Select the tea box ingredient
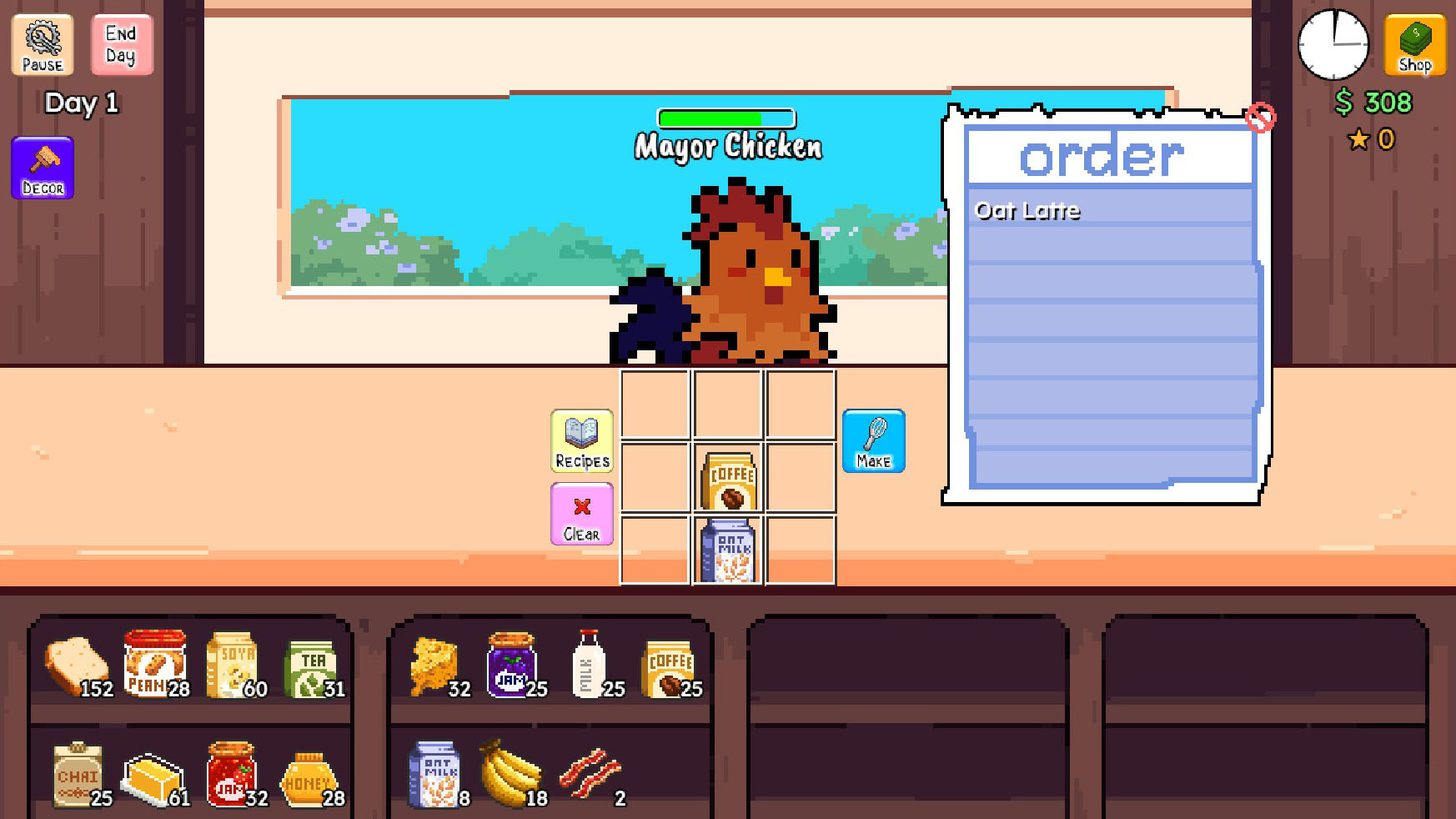 [x=310, y=667]
